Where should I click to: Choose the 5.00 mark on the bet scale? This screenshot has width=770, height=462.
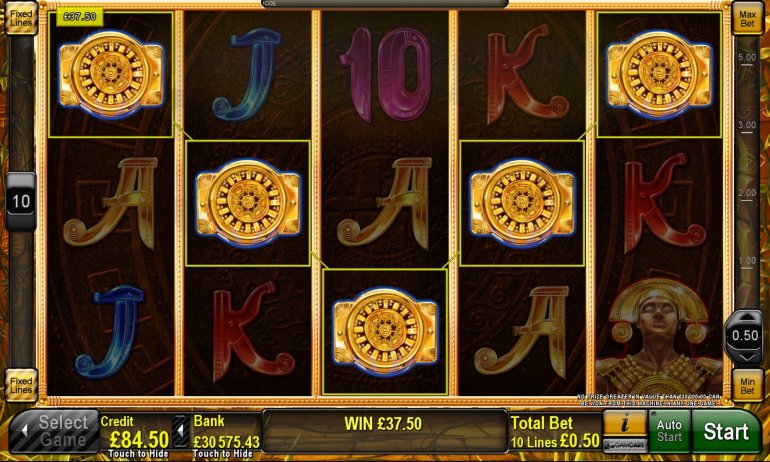[746, 58]
